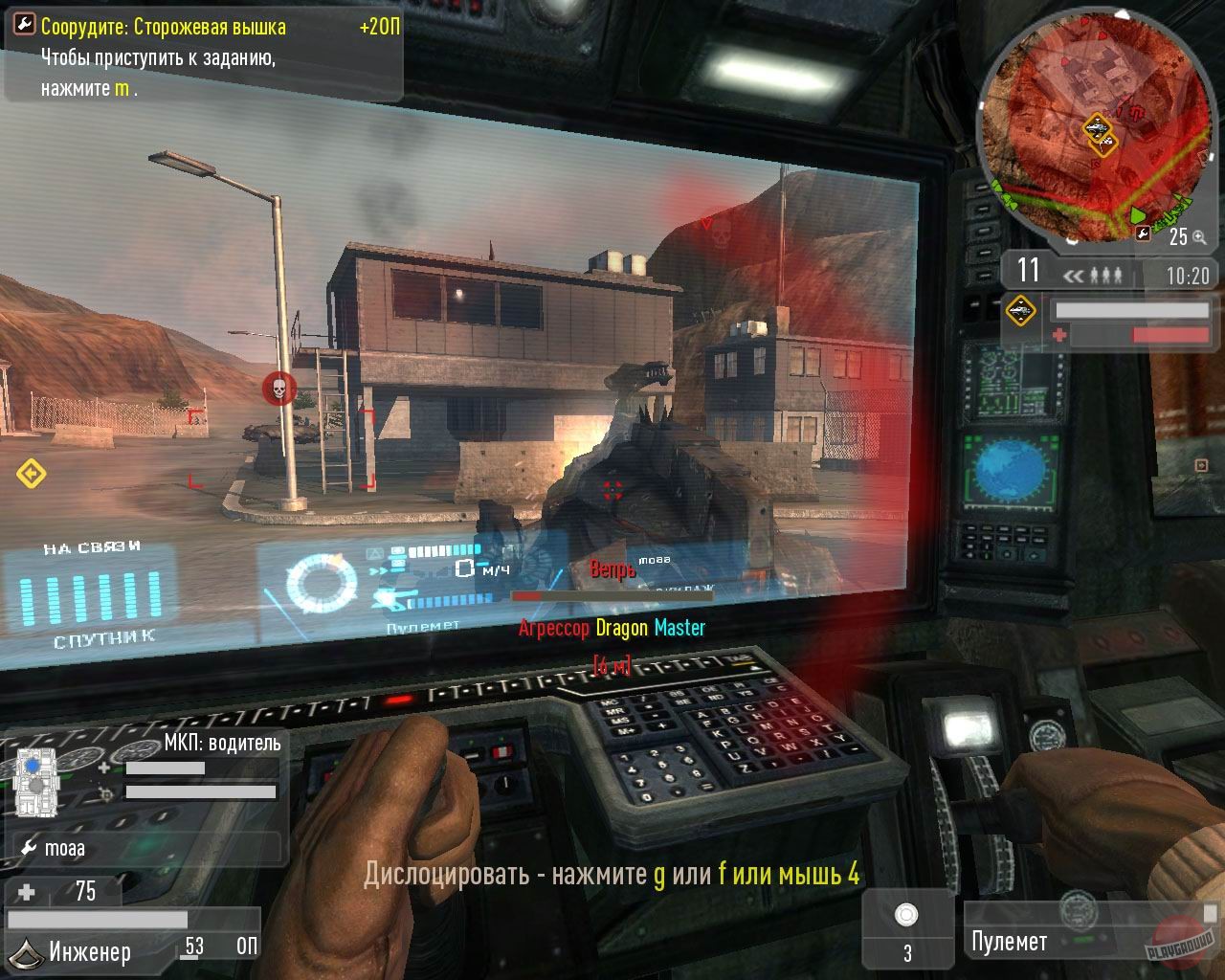The width and height of the screenshot is (1225, 980).
Task: Click the yellow objective diamond on the left edge
Action: pos(32,471)
